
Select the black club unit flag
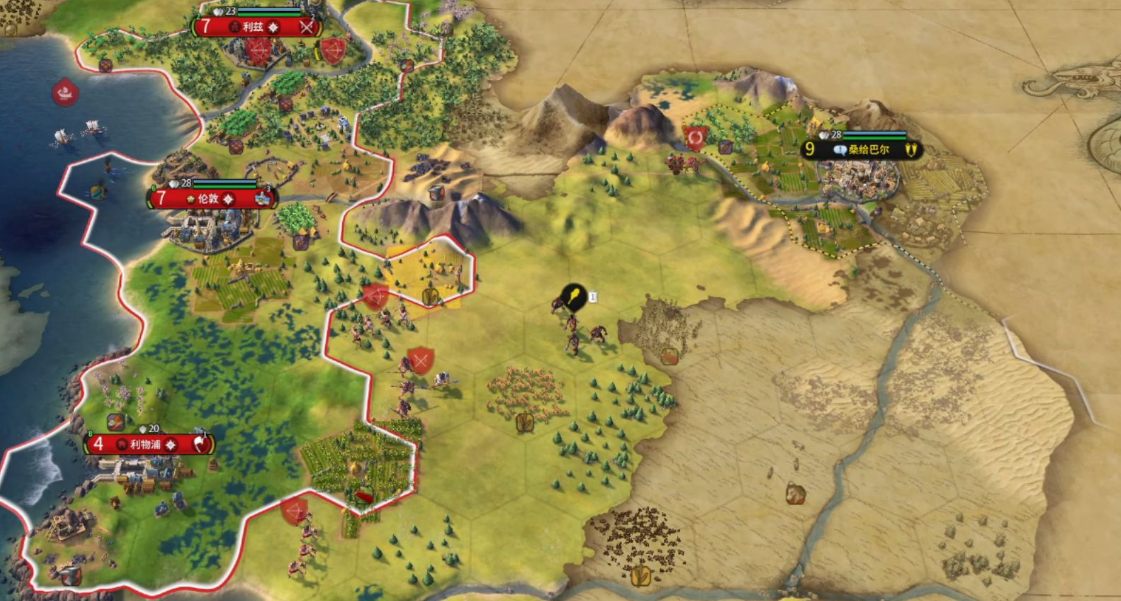point(573,296)
